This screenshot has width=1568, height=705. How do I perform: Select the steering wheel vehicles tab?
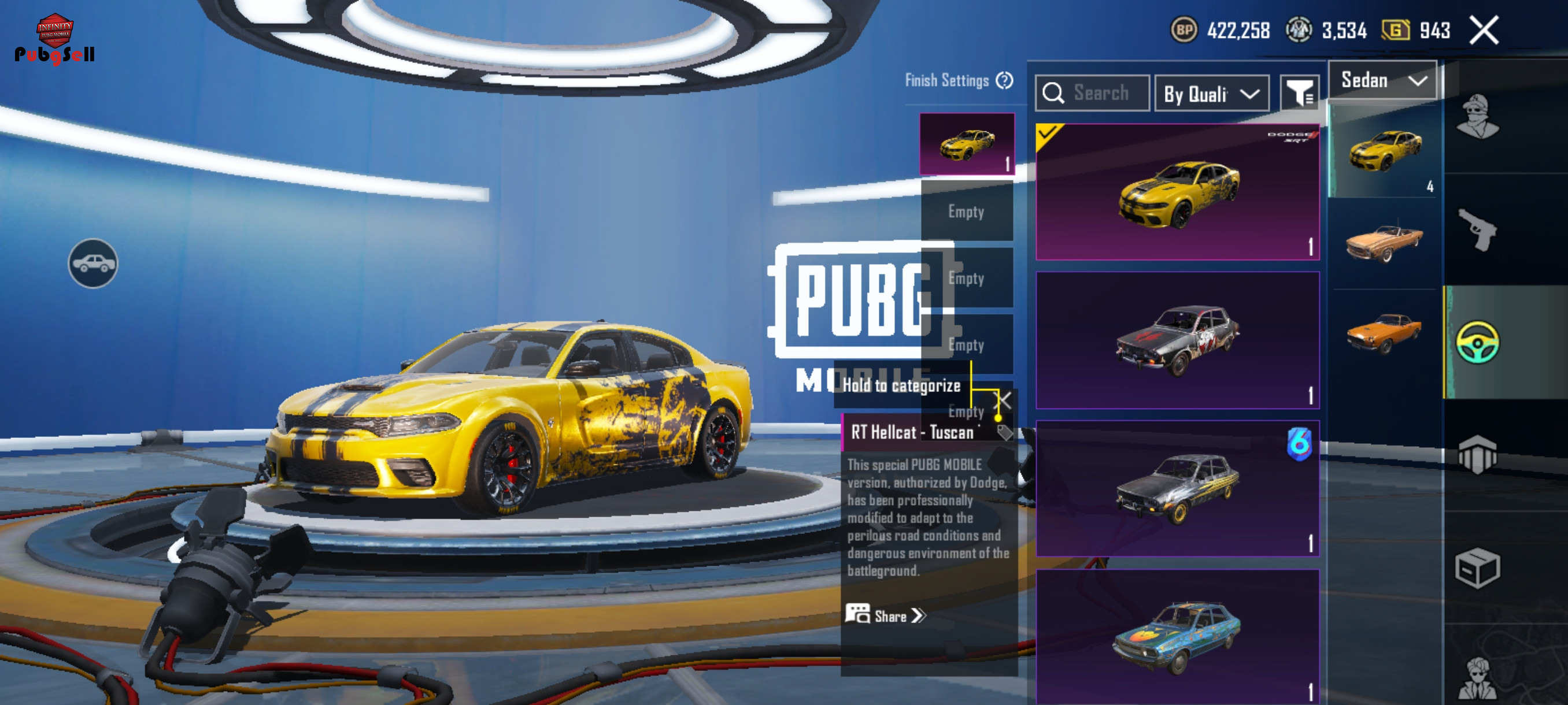click(x=1477, y=343)
